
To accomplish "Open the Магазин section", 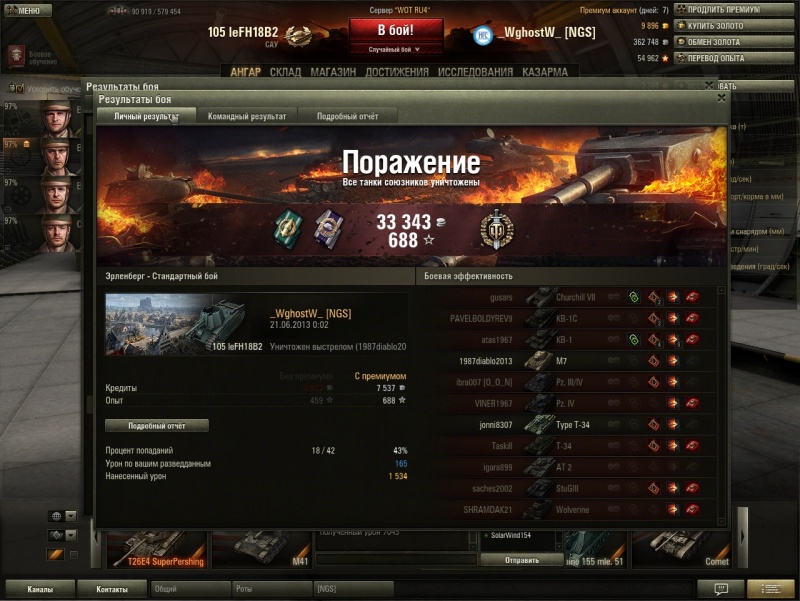I will point(334,72).
